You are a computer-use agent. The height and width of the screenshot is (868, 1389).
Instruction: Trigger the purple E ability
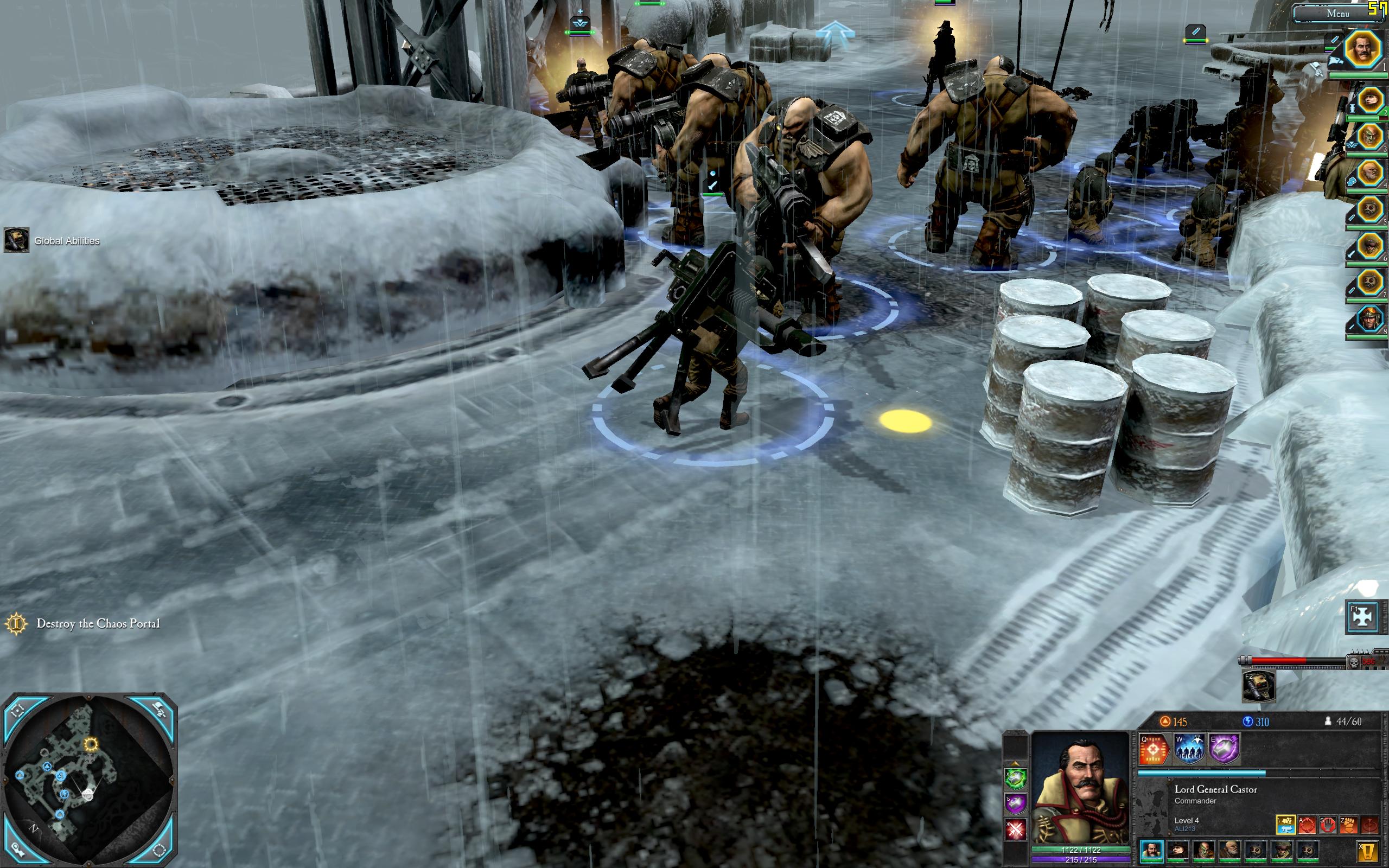click(x=1224, y=749)
